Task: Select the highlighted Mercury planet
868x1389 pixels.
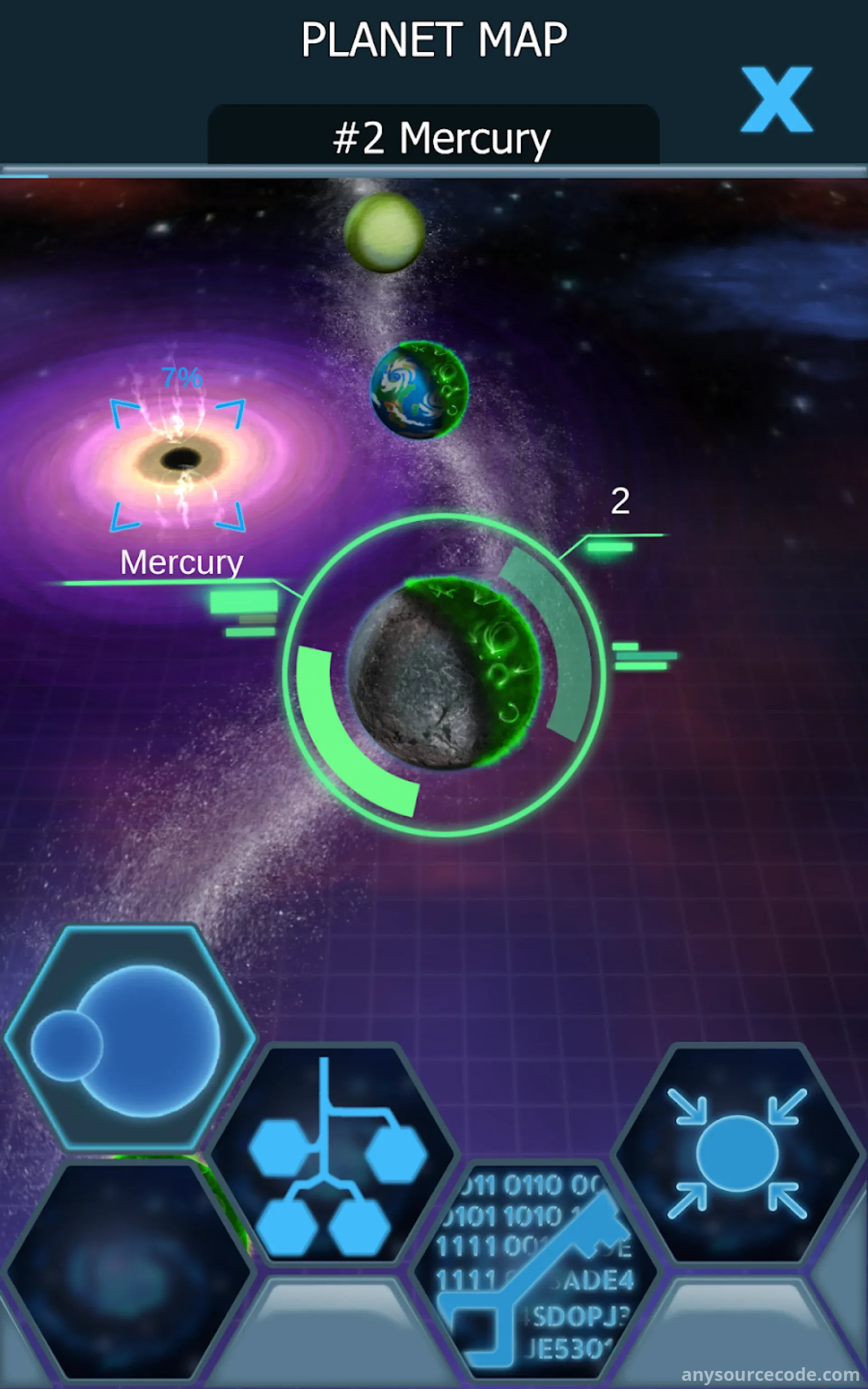Action: (444, 673)
